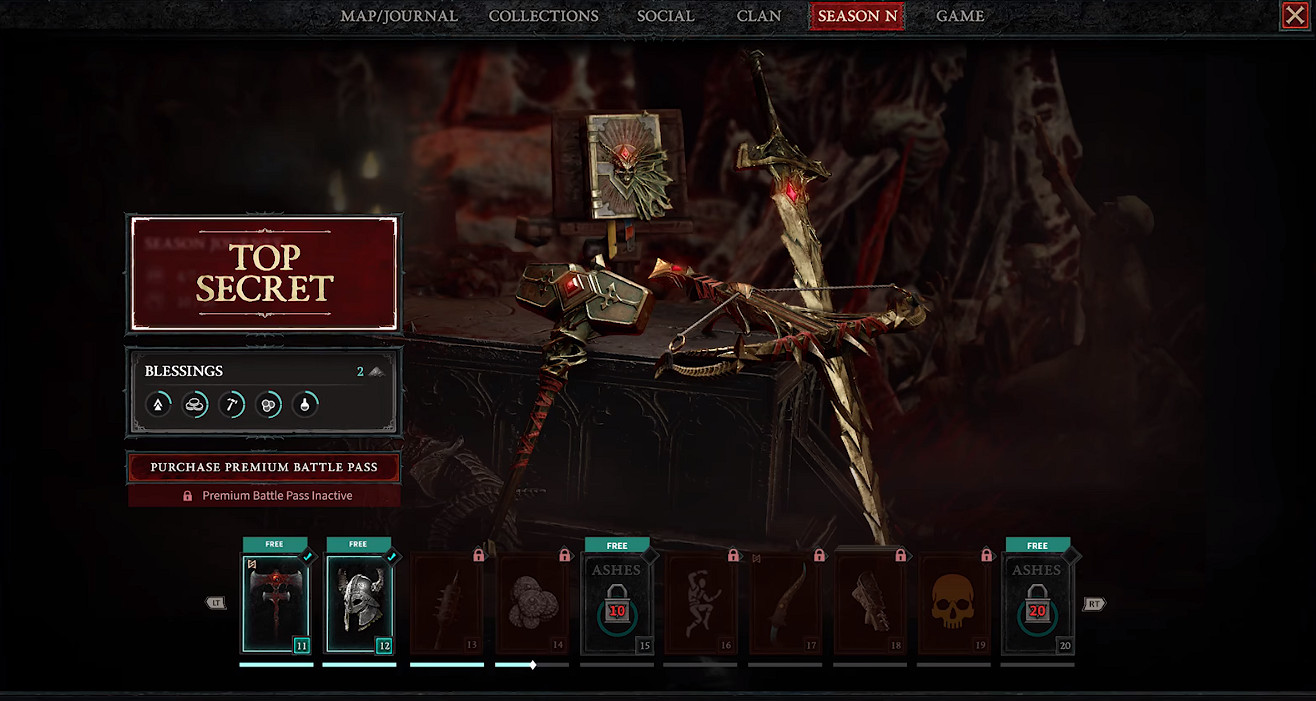Open the Social tab
The image size is (1316, 701).
(665, 16)
